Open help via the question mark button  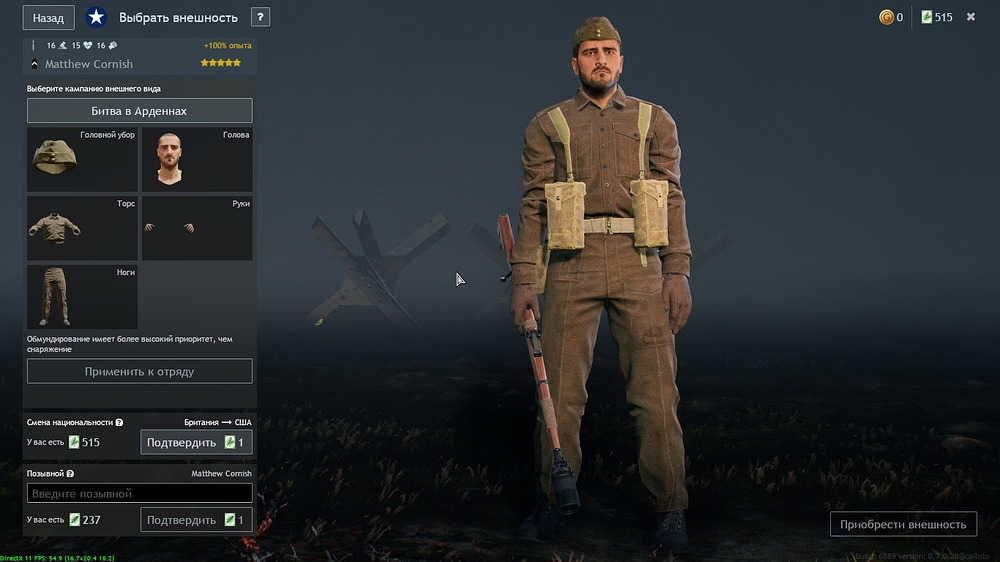pos(260,17)
